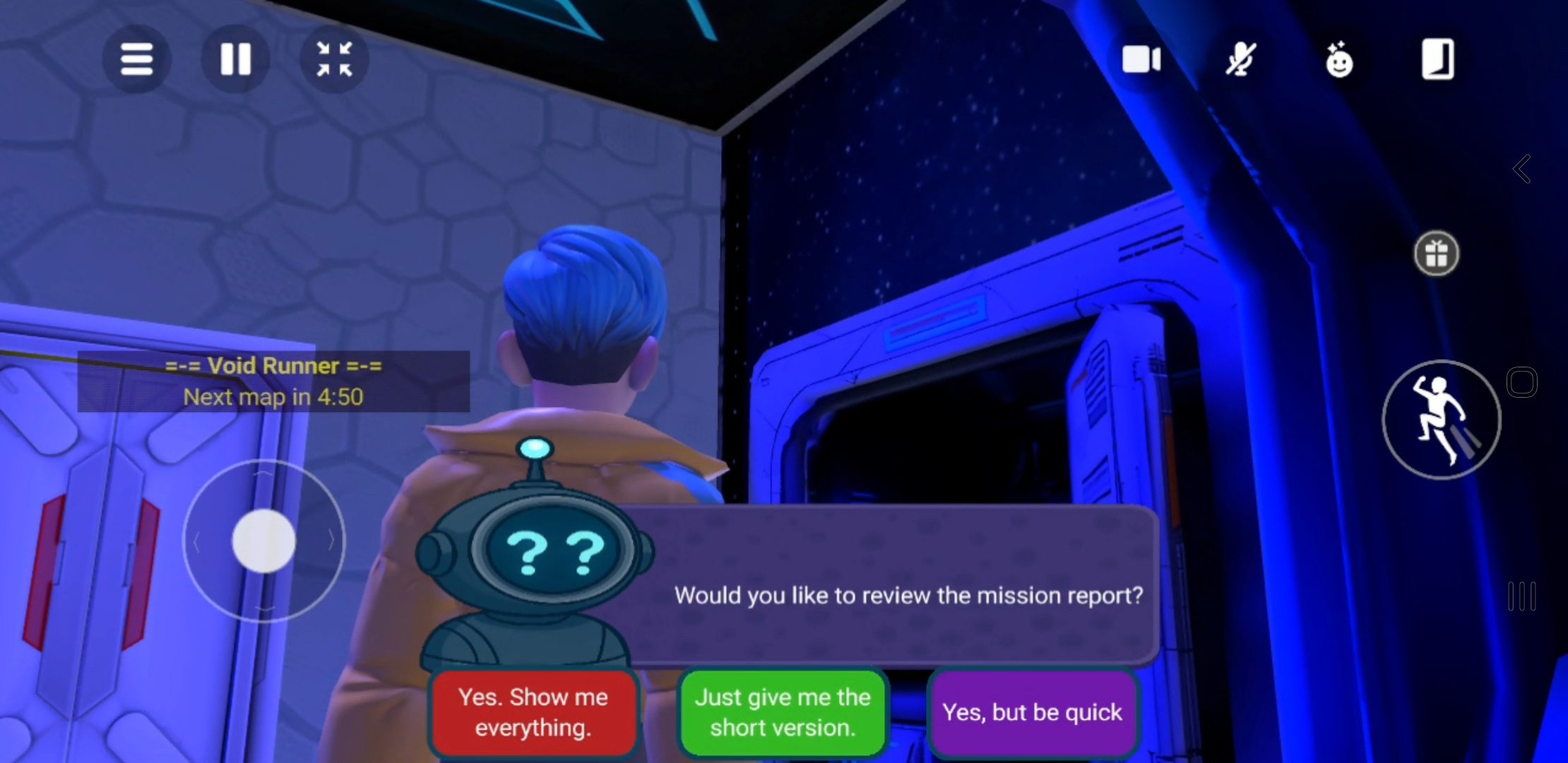Tap the virtual joystick knob
This screenshot has height=763, width=1568.
263,540
